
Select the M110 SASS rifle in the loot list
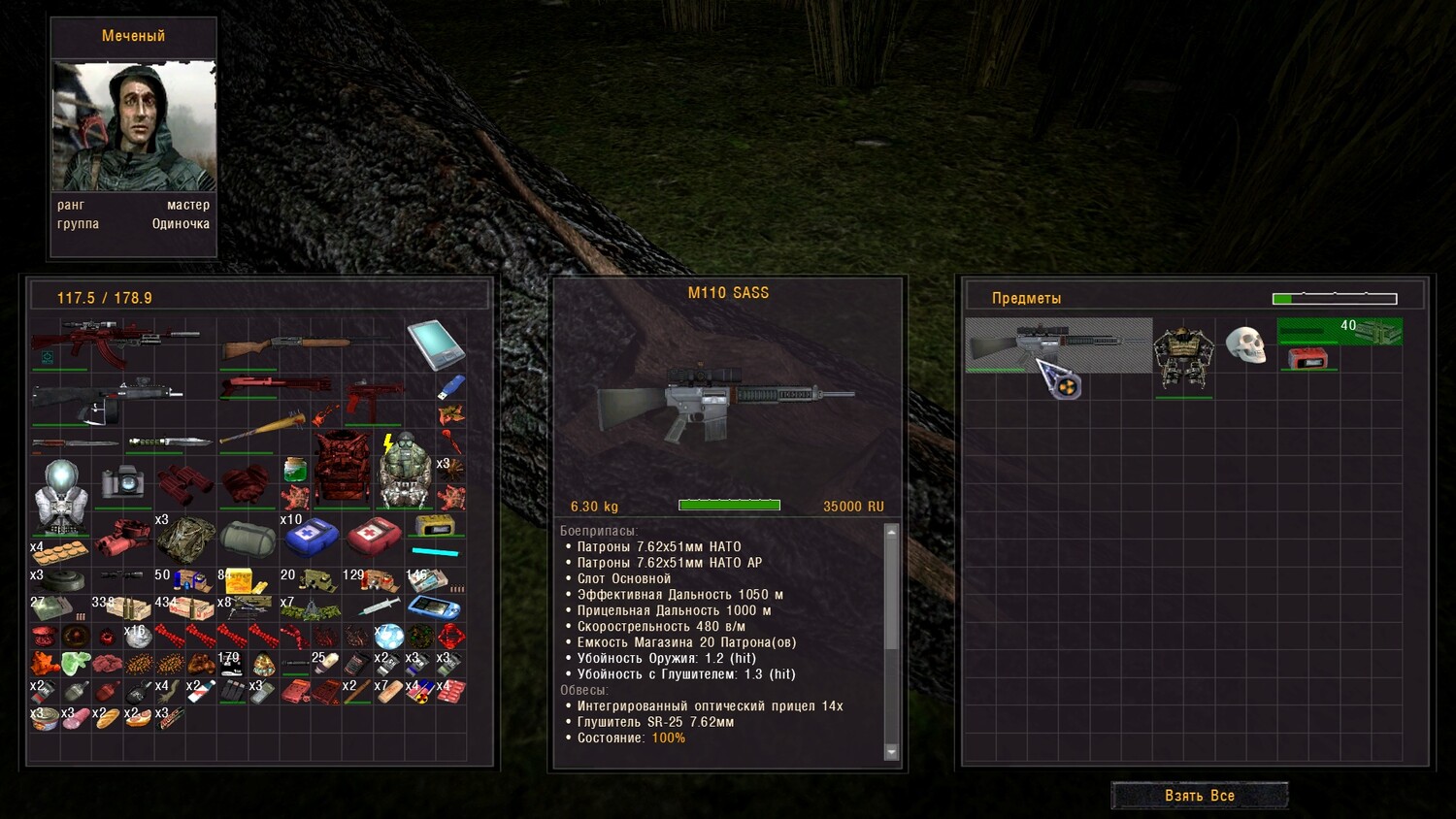[1058, 344]
